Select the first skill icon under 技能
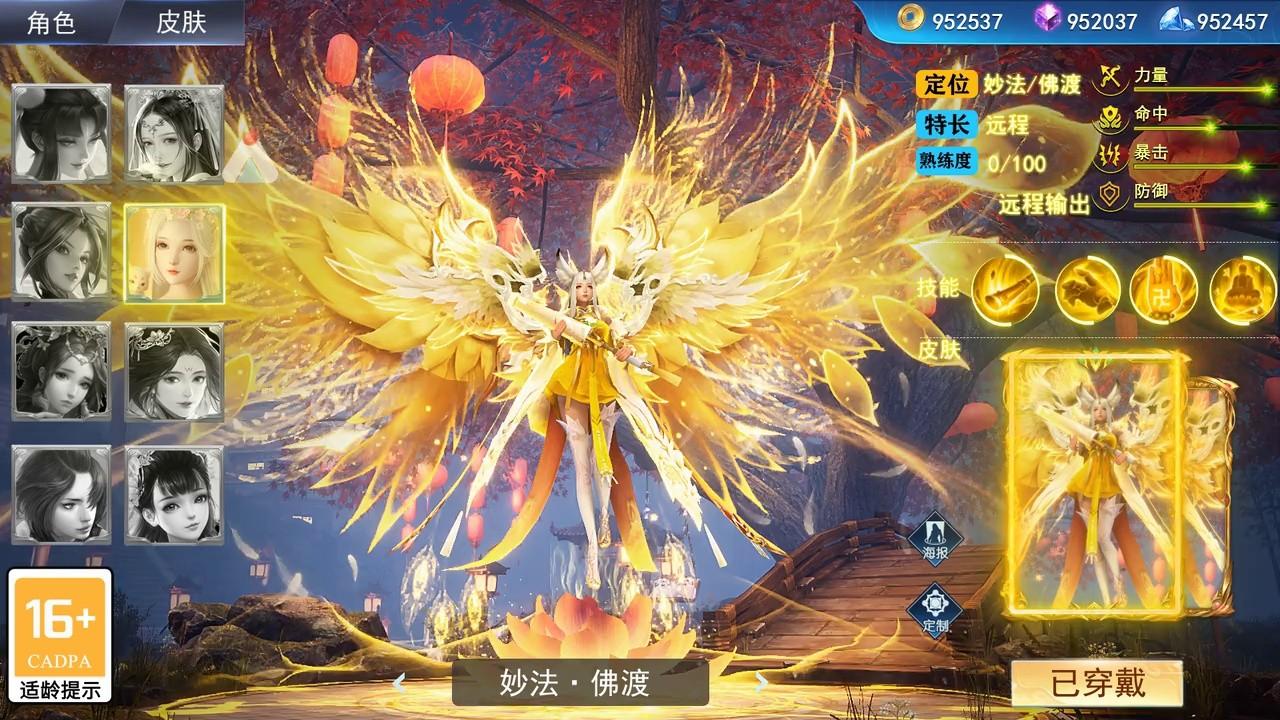 point(1004,289)
